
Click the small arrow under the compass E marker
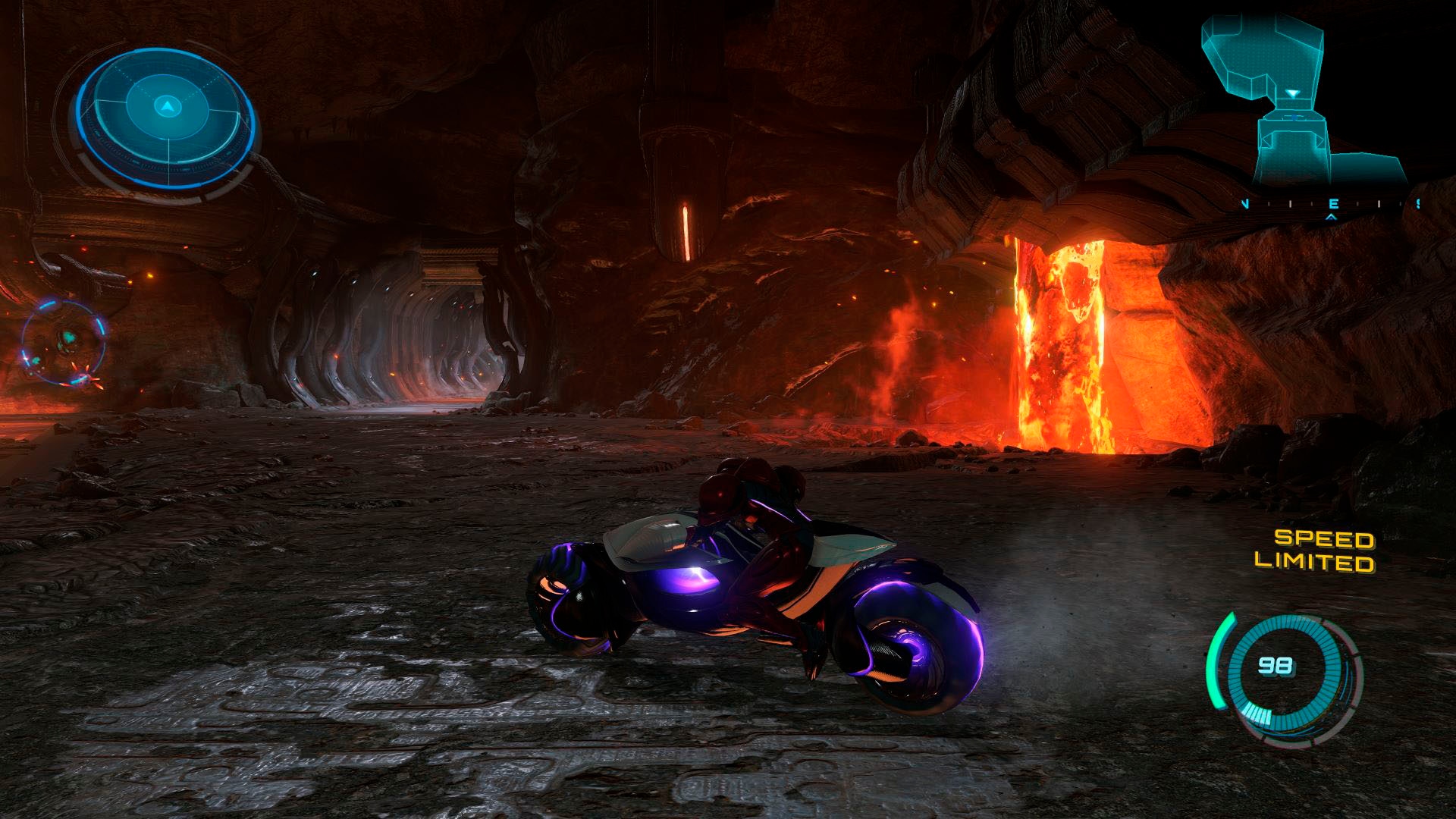click(x=1332, y=218)
